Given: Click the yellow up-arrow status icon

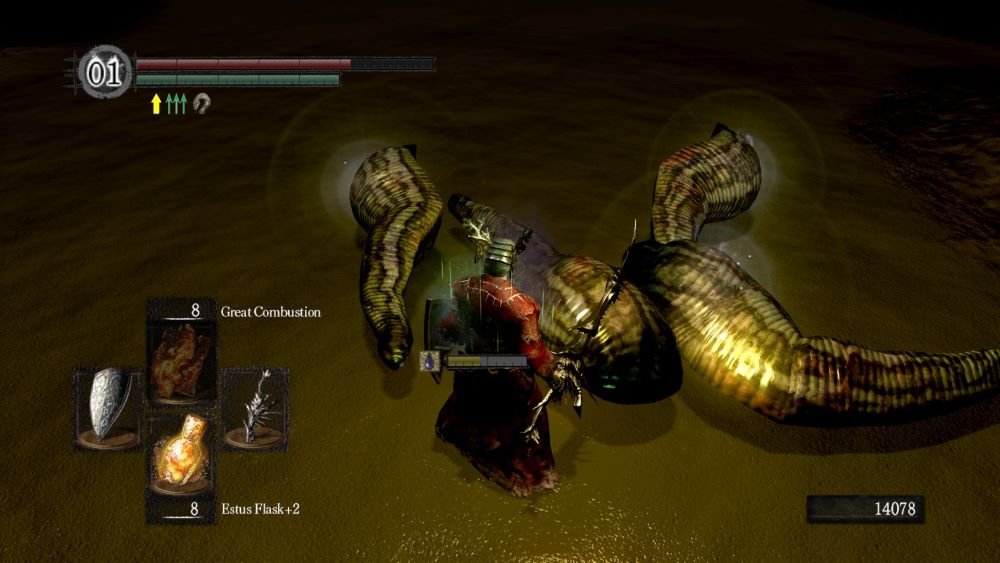Looking at the screenshot, I should (156, 103).
